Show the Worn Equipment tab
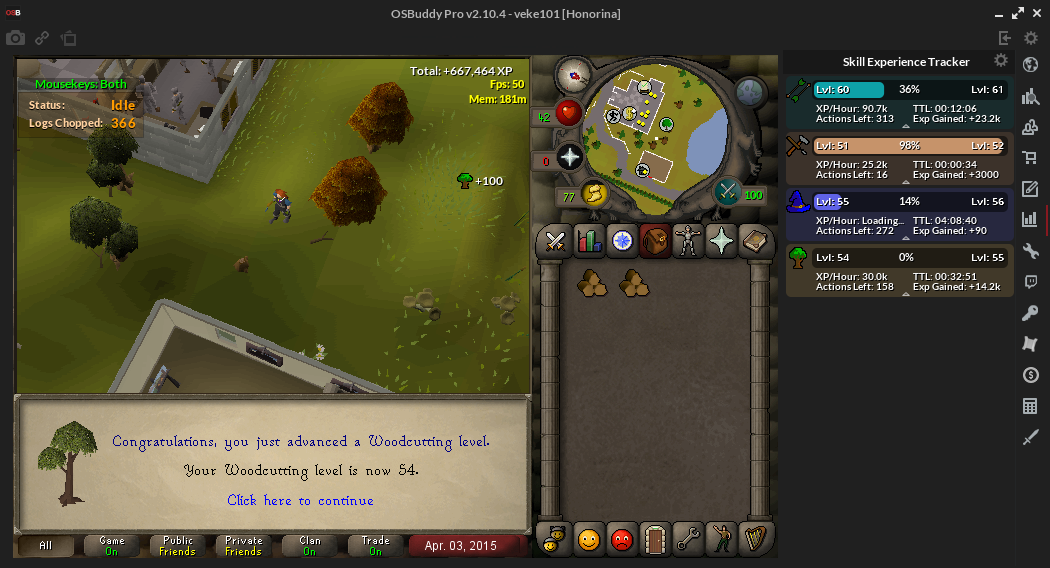 tap(688, 241)
